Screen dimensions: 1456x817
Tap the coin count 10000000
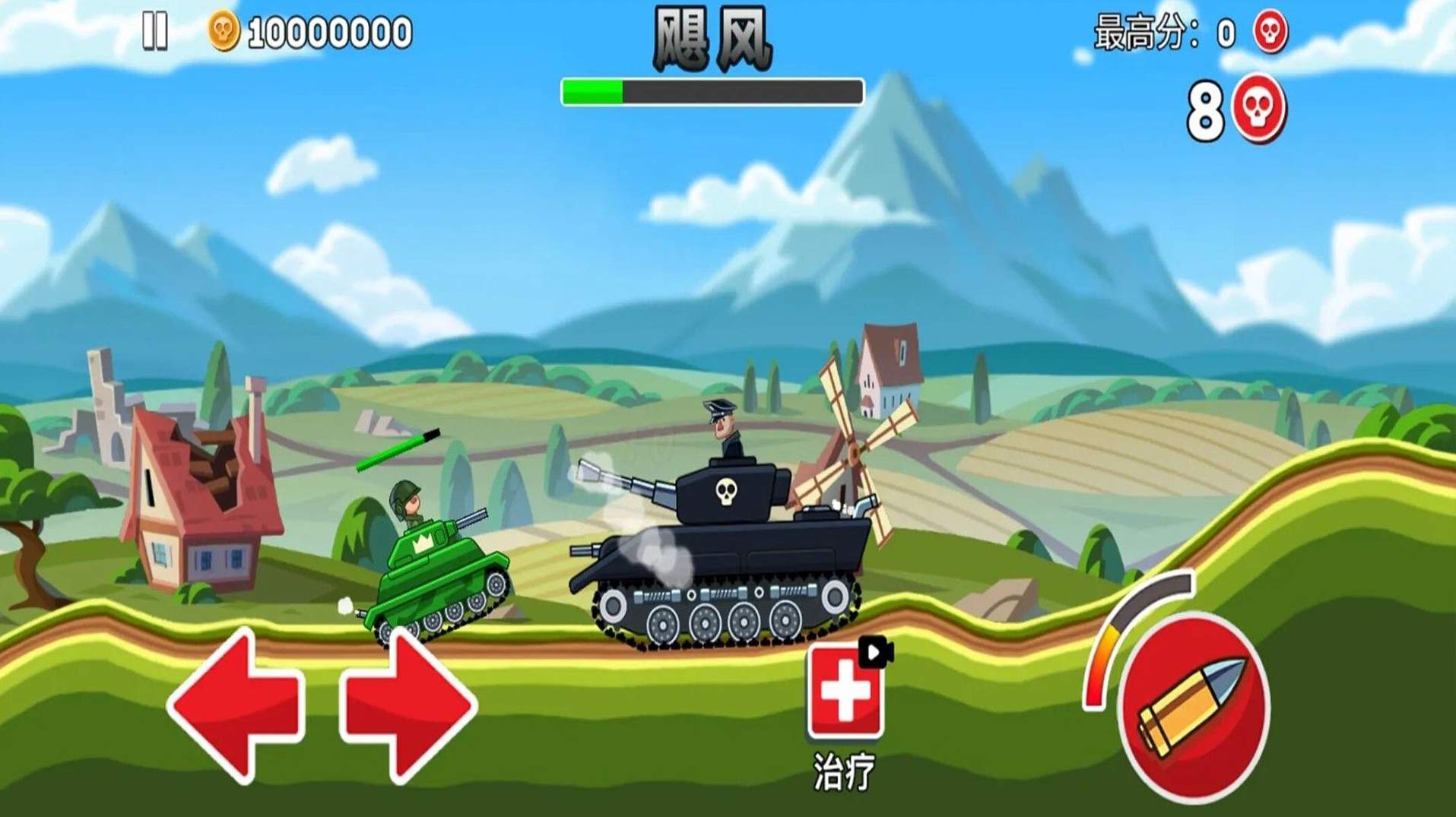coord(327,29)
